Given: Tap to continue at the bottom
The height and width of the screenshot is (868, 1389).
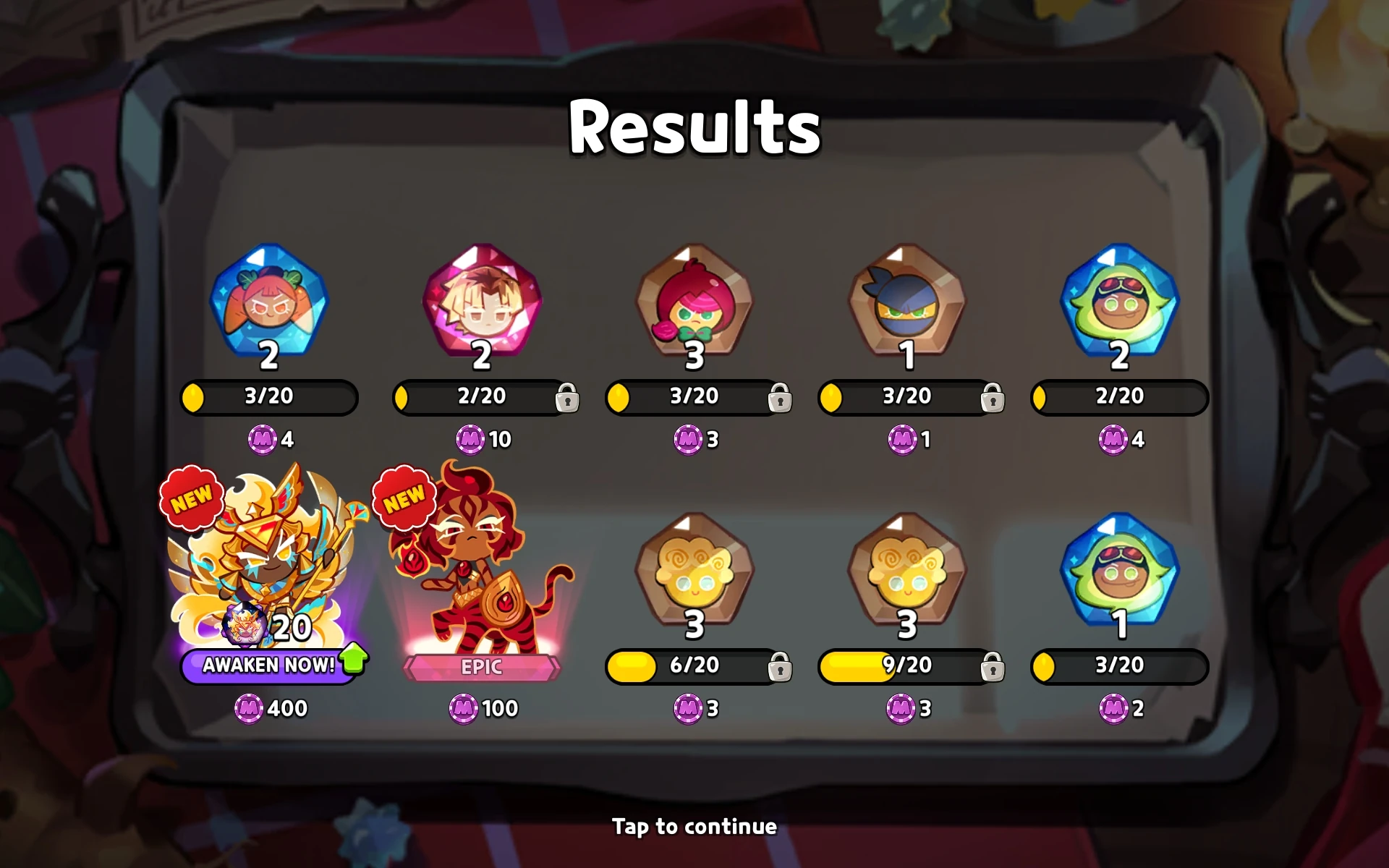Looking at the screenshot, I should (693, 826).
